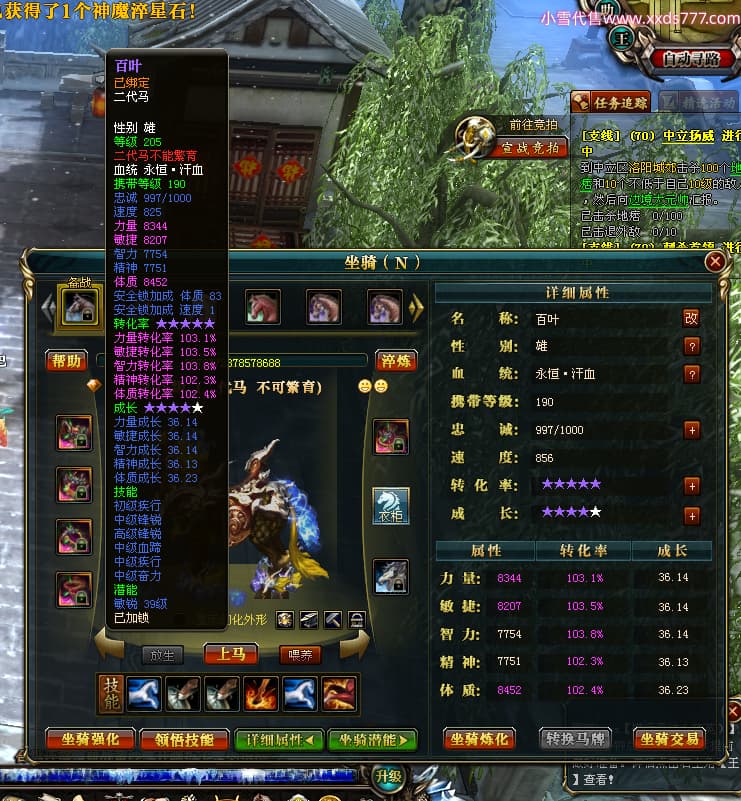The image size is (741, 801).
Task: Click the 喂养 feed button
Action: point(301,654)
